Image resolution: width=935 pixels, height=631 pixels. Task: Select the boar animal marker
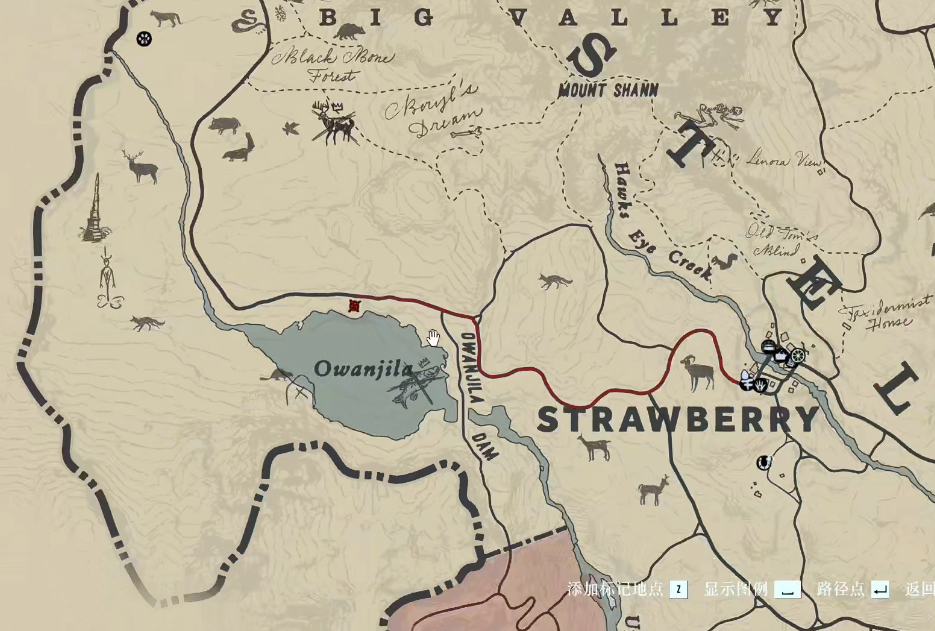224,125
